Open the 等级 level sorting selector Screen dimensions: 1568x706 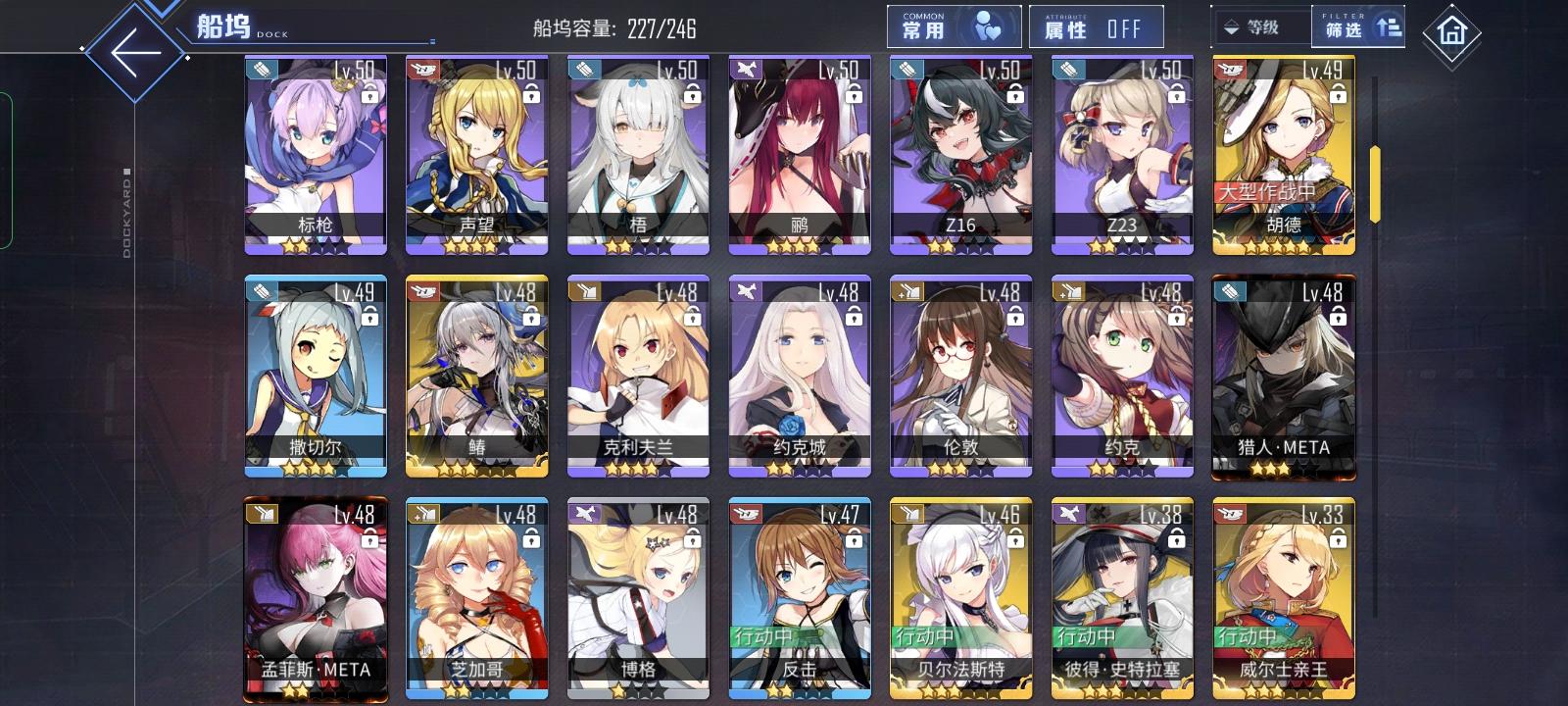pyautogui.click(x=1258, y=26)
